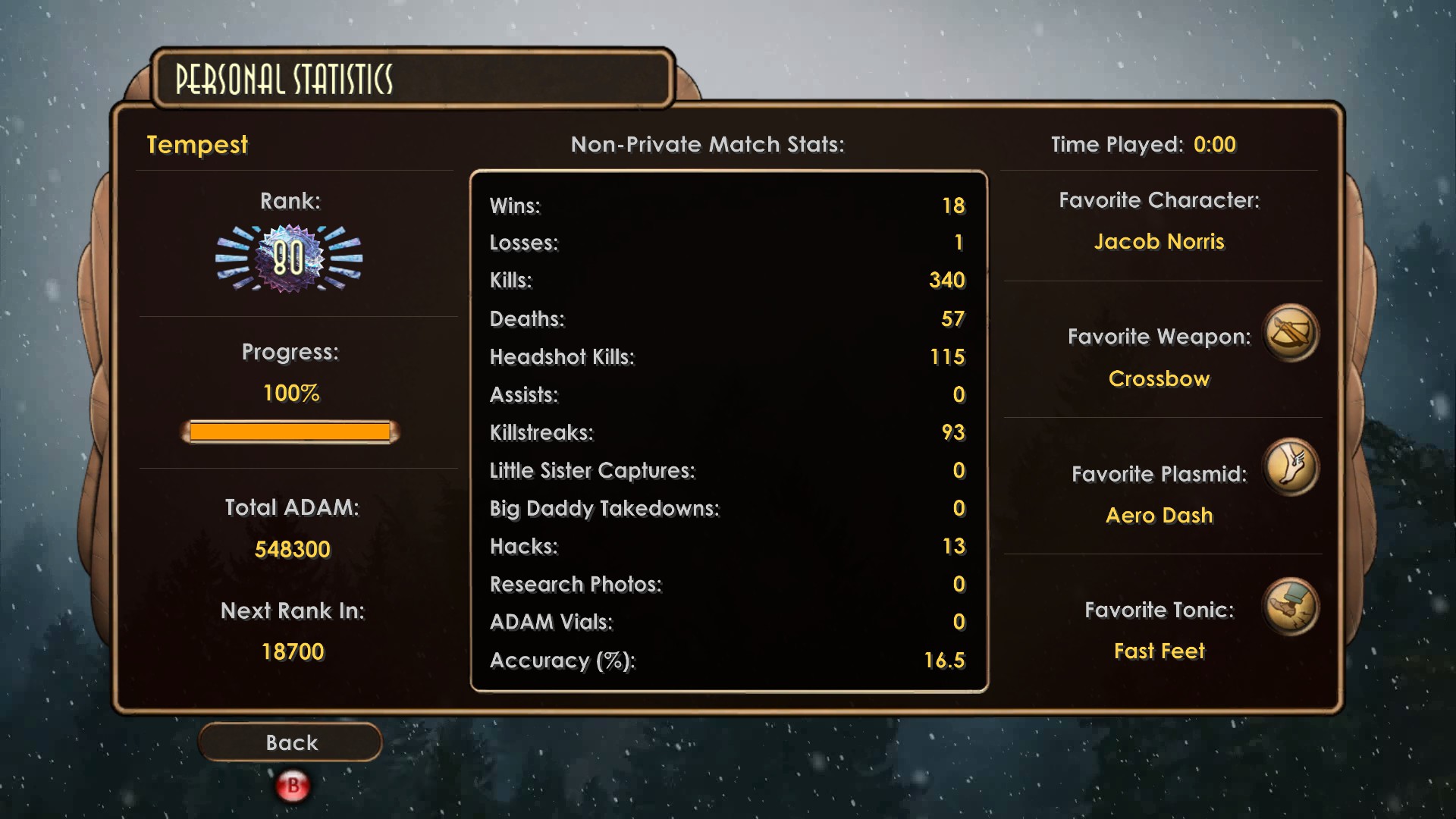Image resolution: width=1456 pixels, height=819 pixels.
Task: Expand the Favorite Weapon section
Action: tap(1159, 337)
